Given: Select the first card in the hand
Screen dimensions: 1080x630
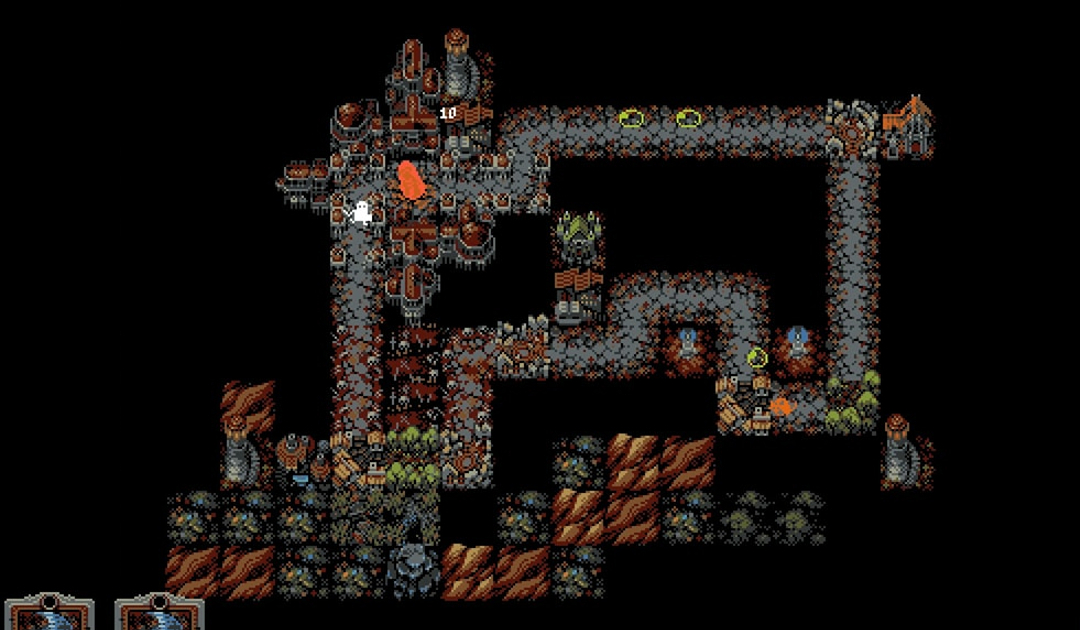Looking at the screenshot, I should click(49, 613).
